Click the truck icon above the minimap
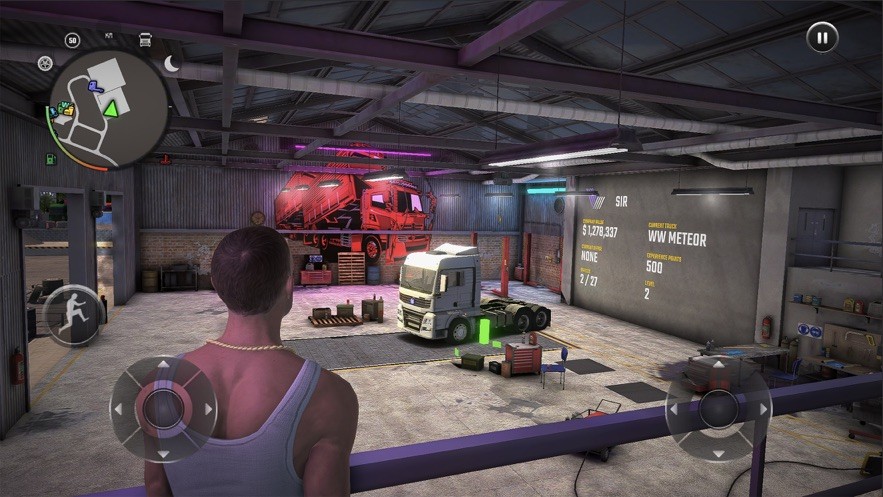 click(x=145, y=40)
